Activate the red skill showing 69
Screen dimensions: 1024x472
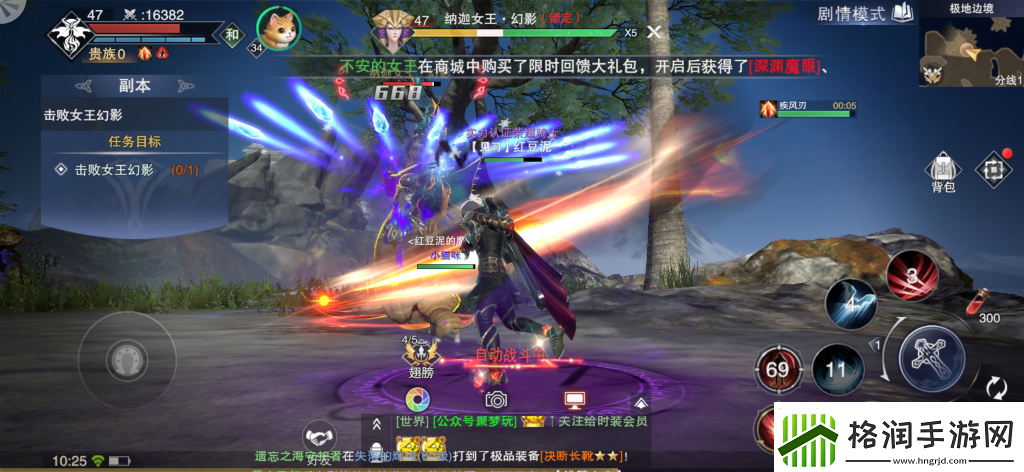click(x=776, y=368)
